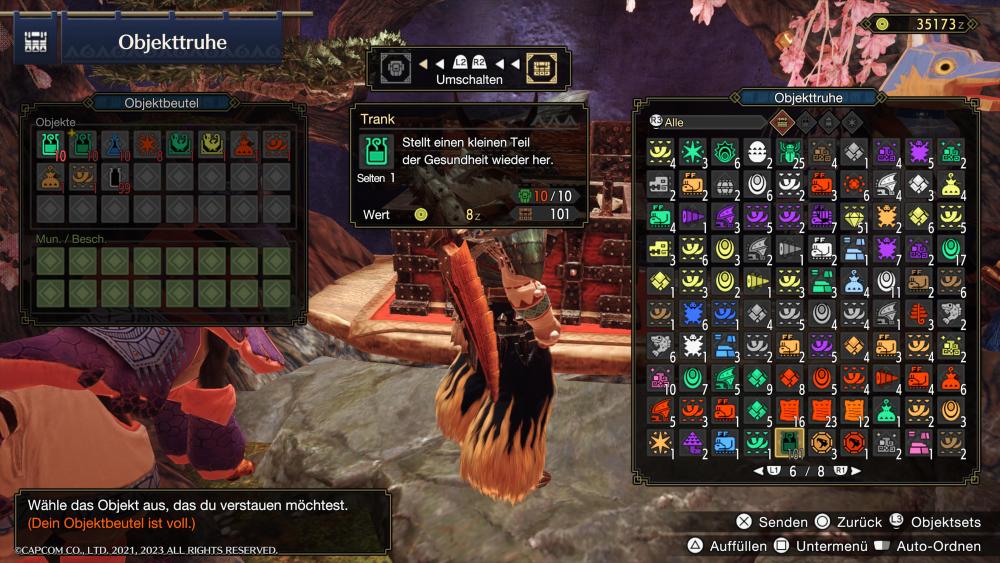
Task: Select the yellow gem stack of 51
Action: [853, 216]
